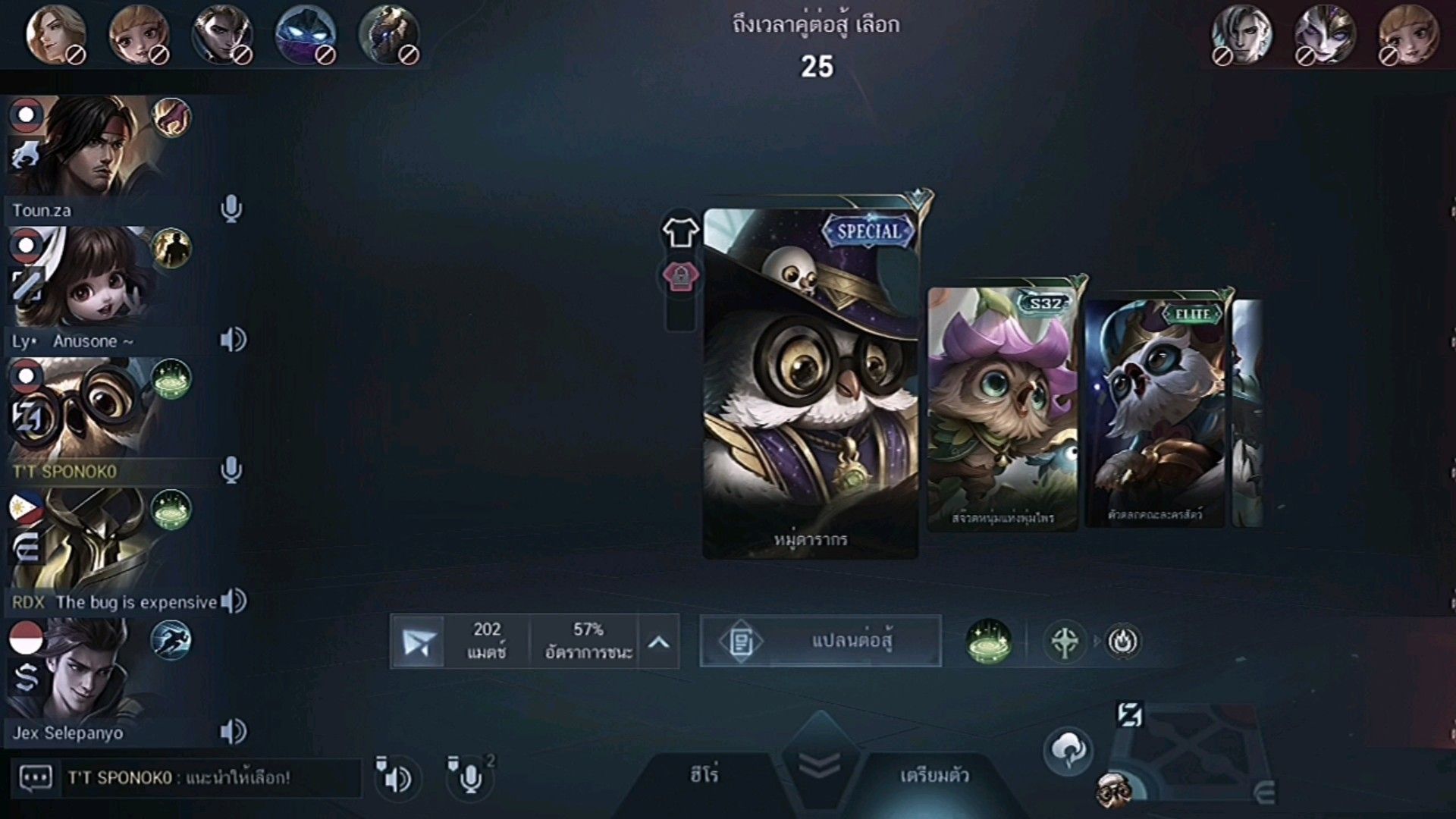Open the battle plan button

(x=820, y=642)
